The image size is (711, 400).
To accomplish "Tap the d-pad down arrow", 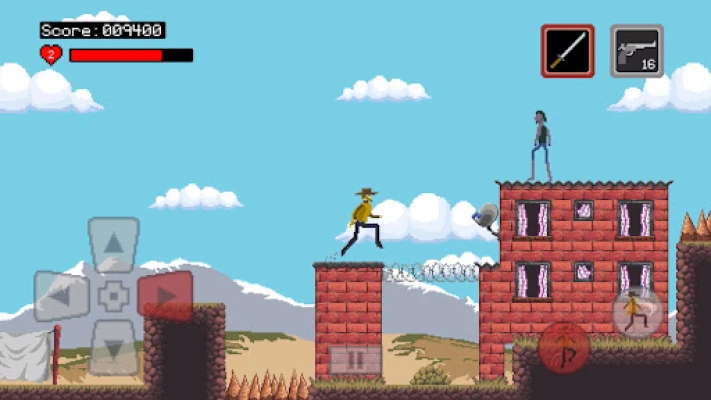I will 114,349.
